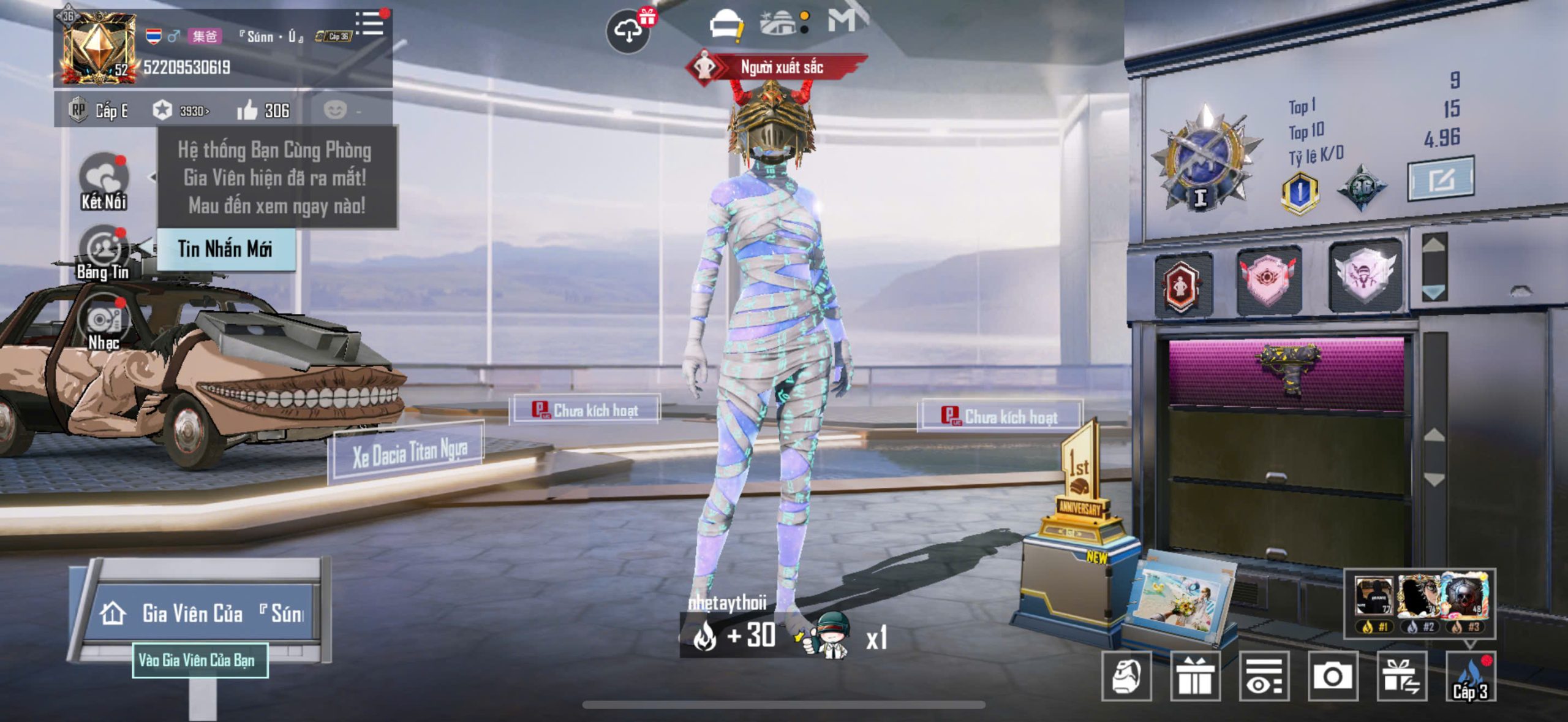Select the red soldier achievement badge
The image size is (1568, 722).
pyautogui.click(x=1183, y=284)
